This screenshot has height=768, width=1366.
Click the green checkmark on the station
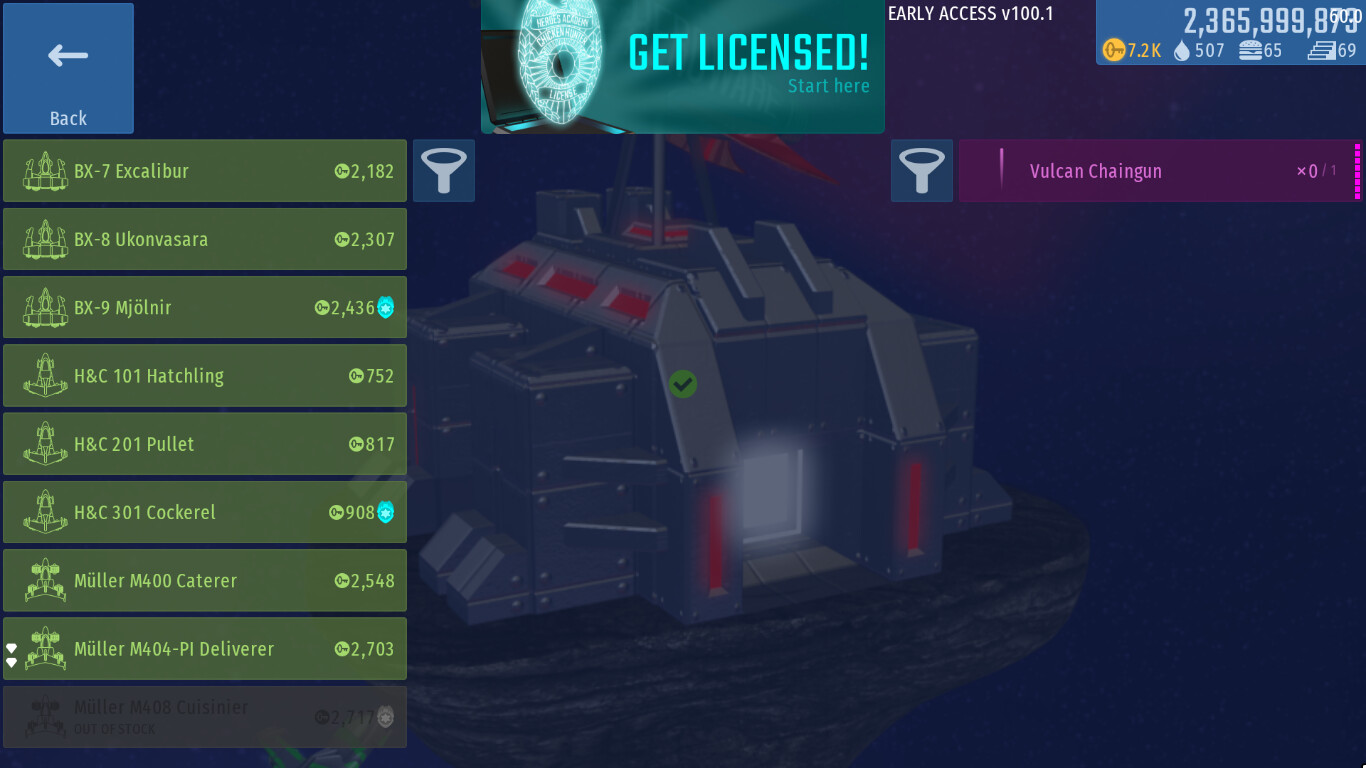click(x=683, y=383)
